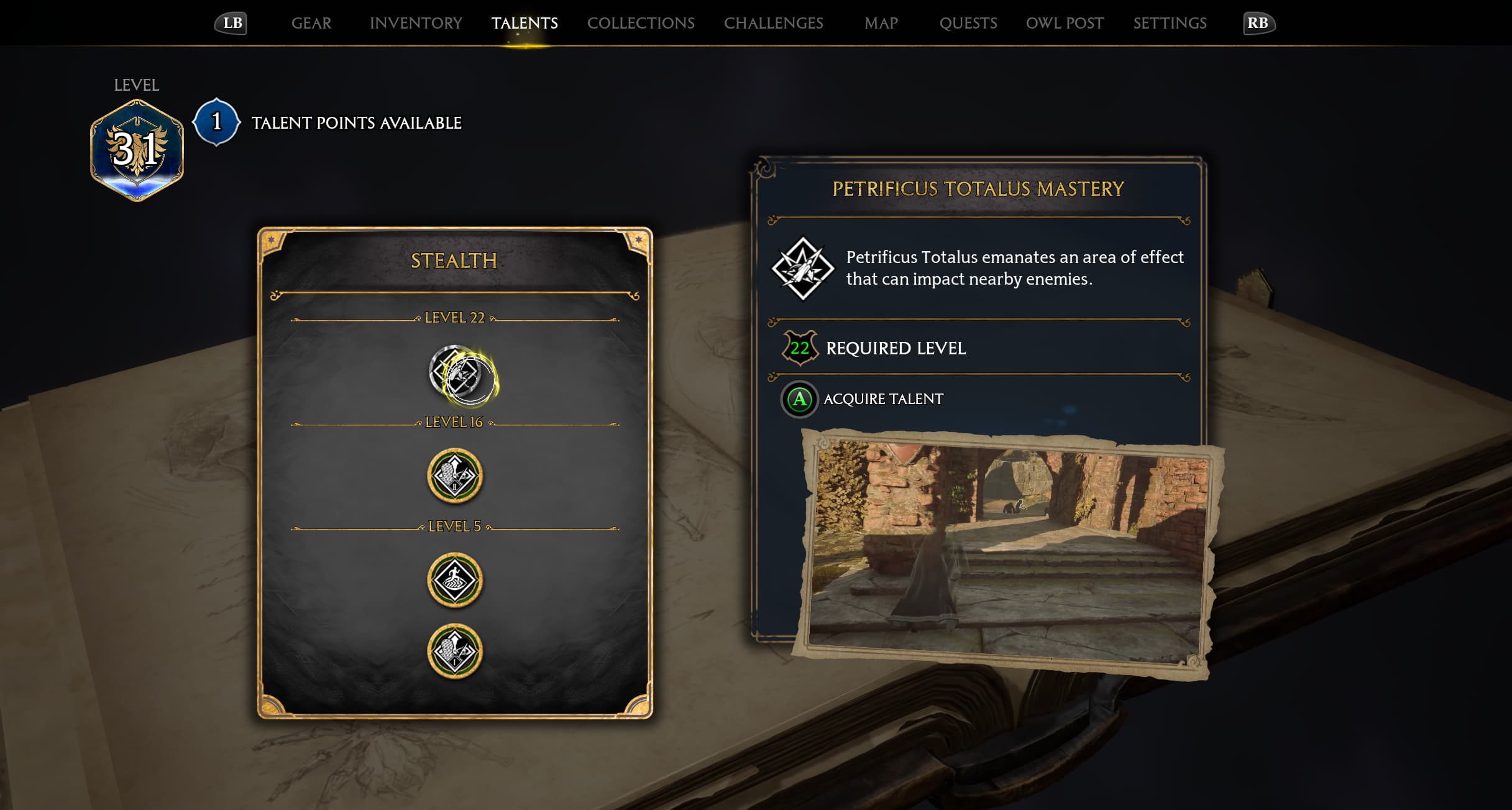Click the Level 22 section divider in Stealth tree
Image resolution: width=1512 pixels, height=810 pixels.
[x=454, y=317]
